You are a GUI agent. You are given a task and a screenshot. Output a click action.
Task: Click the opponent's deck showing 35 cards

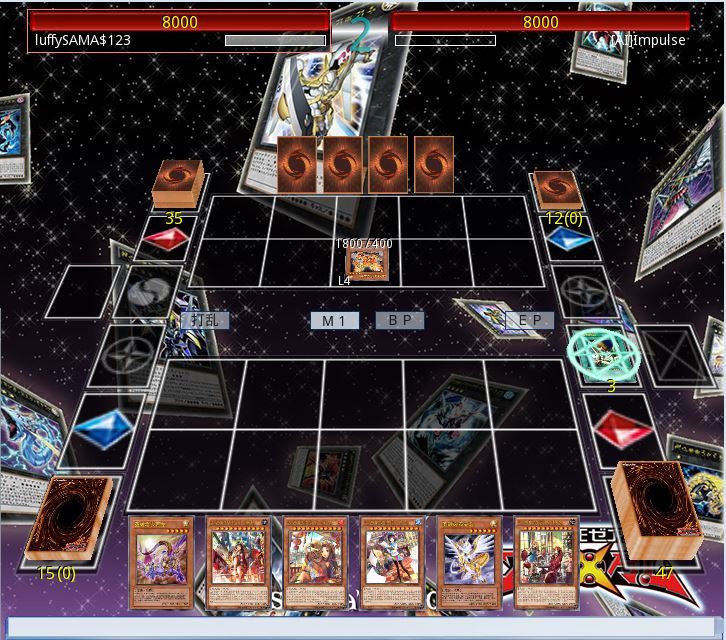click(178, 184)
